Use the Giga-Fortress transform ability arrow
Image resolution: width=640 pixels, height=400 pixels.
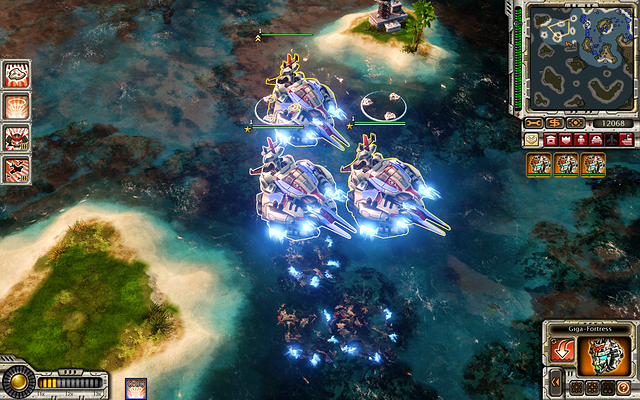[x=562, y=351]
